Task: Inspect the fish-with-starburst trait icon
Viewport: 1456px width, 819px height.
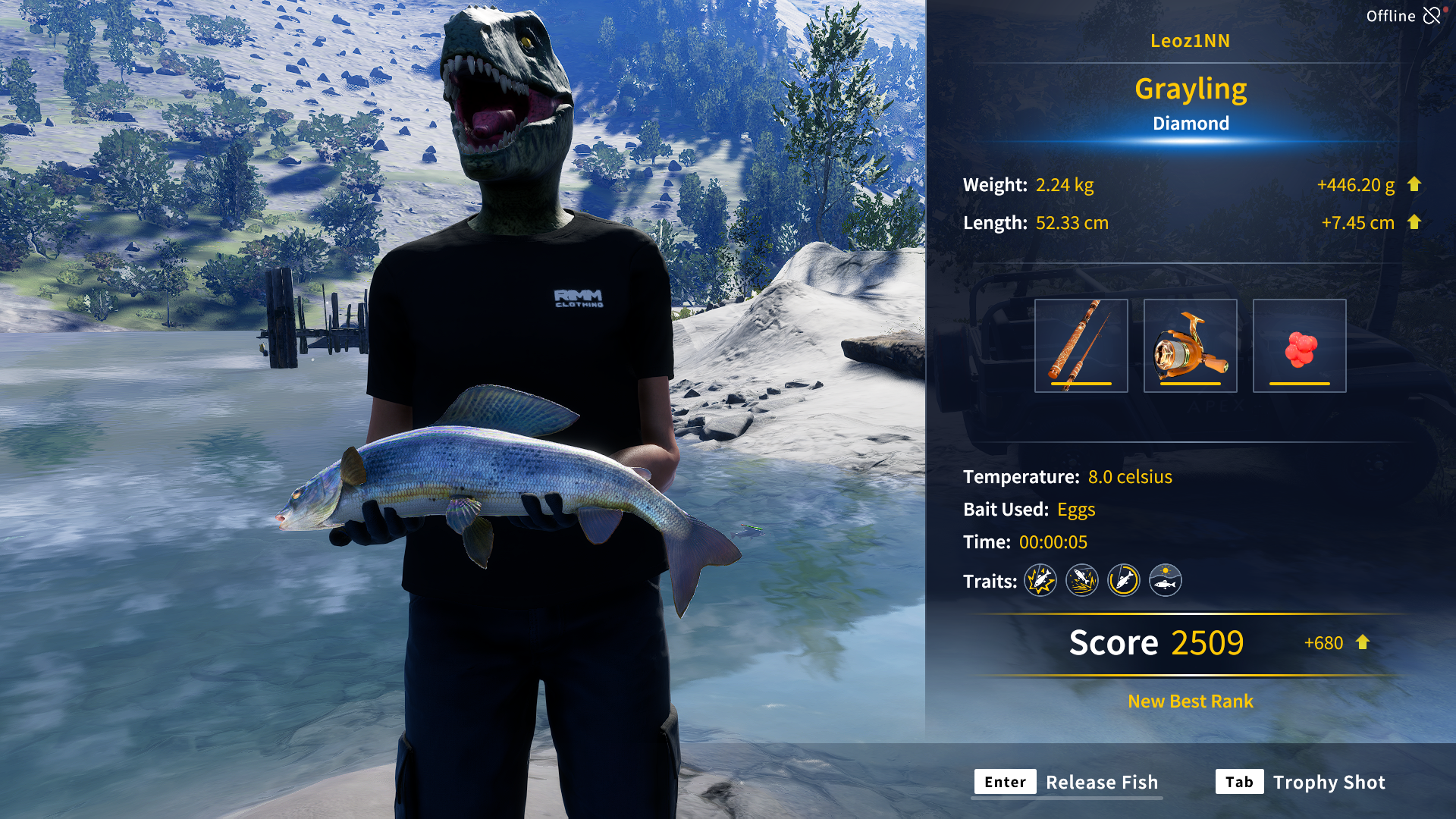Action: tap(1040, 581)
